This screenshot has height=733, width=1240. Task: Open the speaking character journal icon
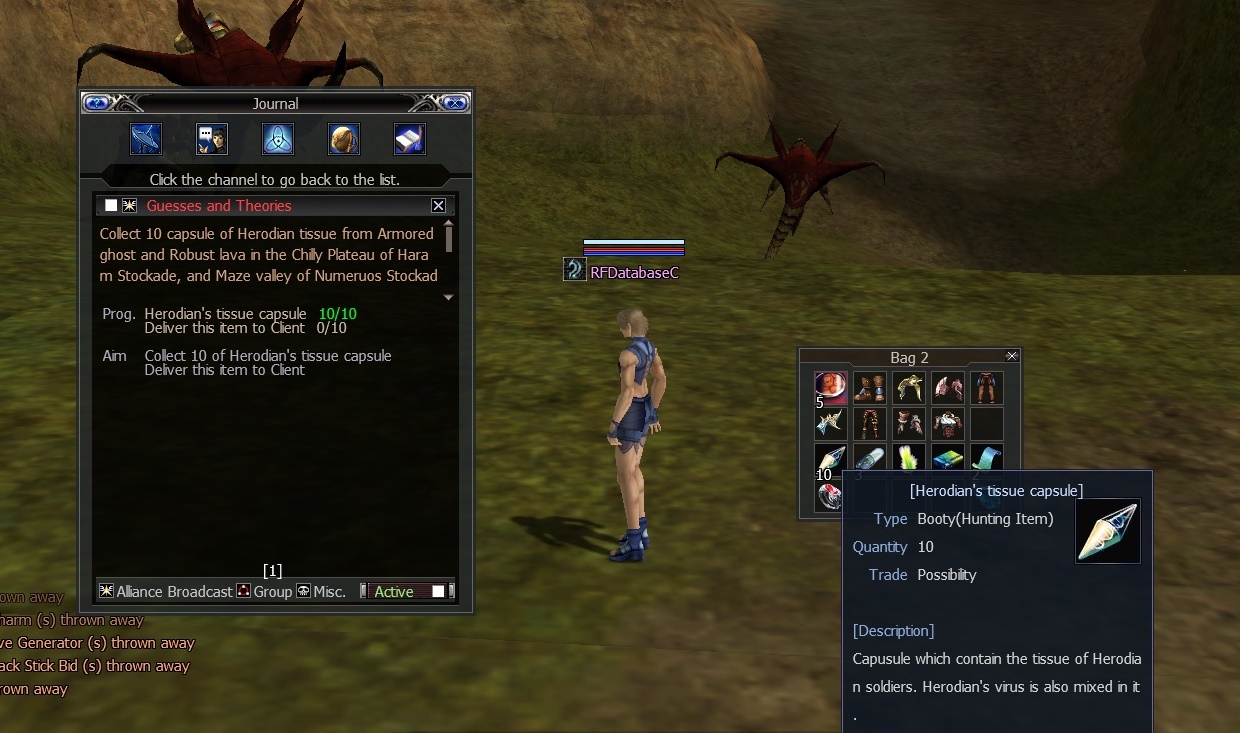point(212,139)
